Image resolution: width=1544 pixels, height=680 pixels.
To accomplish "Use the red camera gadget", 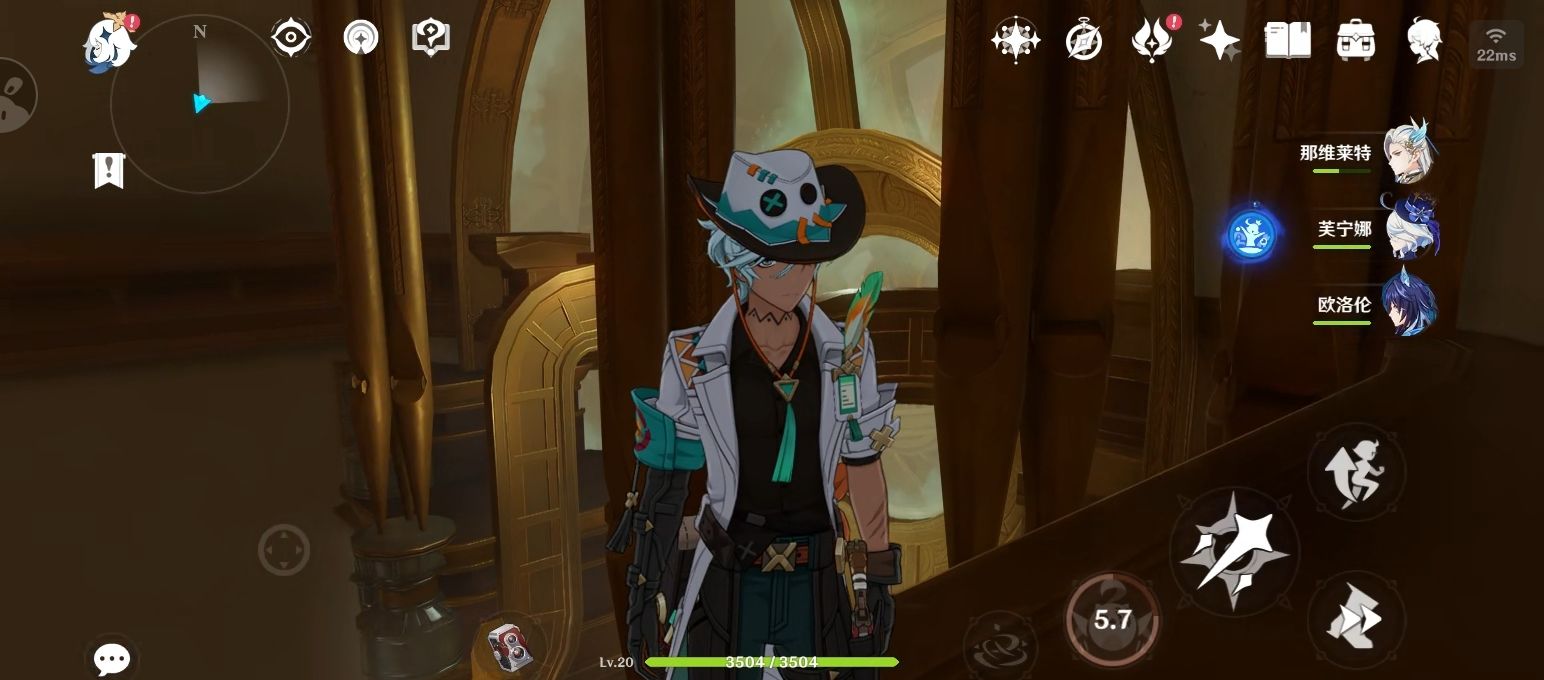I will tap(509, 645).
